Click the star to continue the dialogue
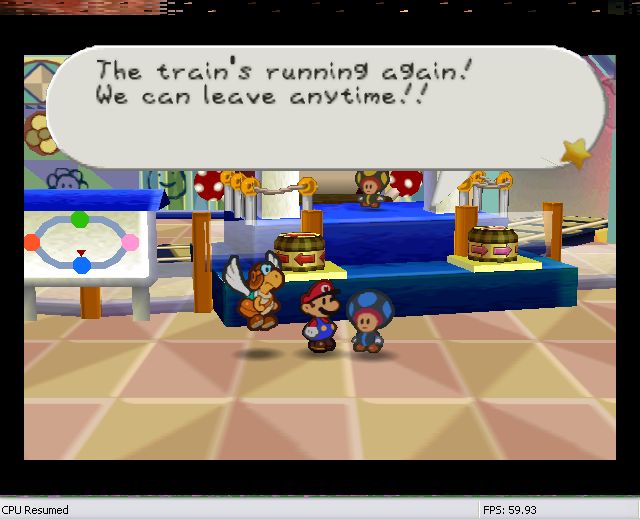This screenshot has height=520, width=640. [x=576, y=152]
